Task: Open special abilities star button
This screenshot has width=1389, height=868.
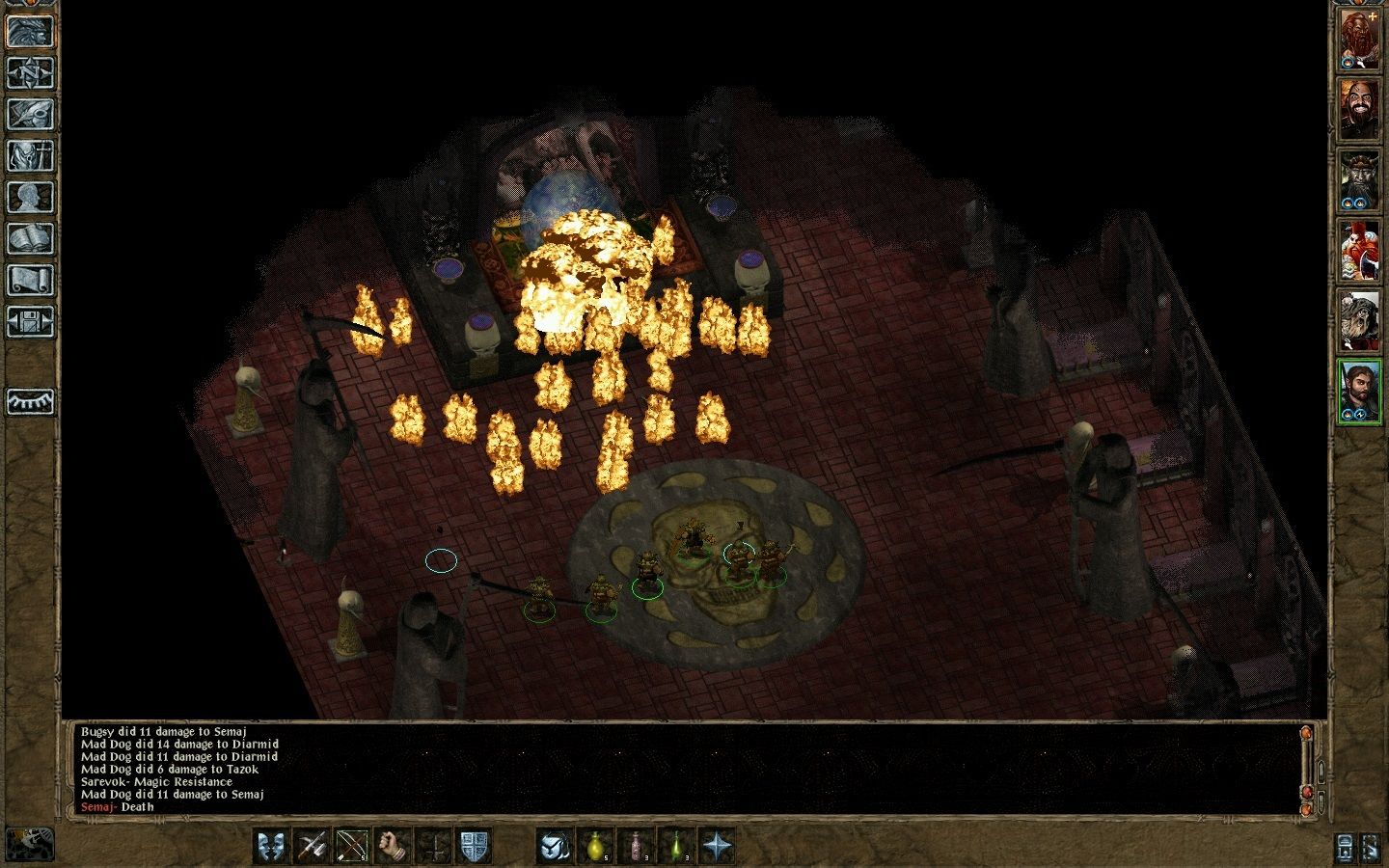Action: point(717,846)
